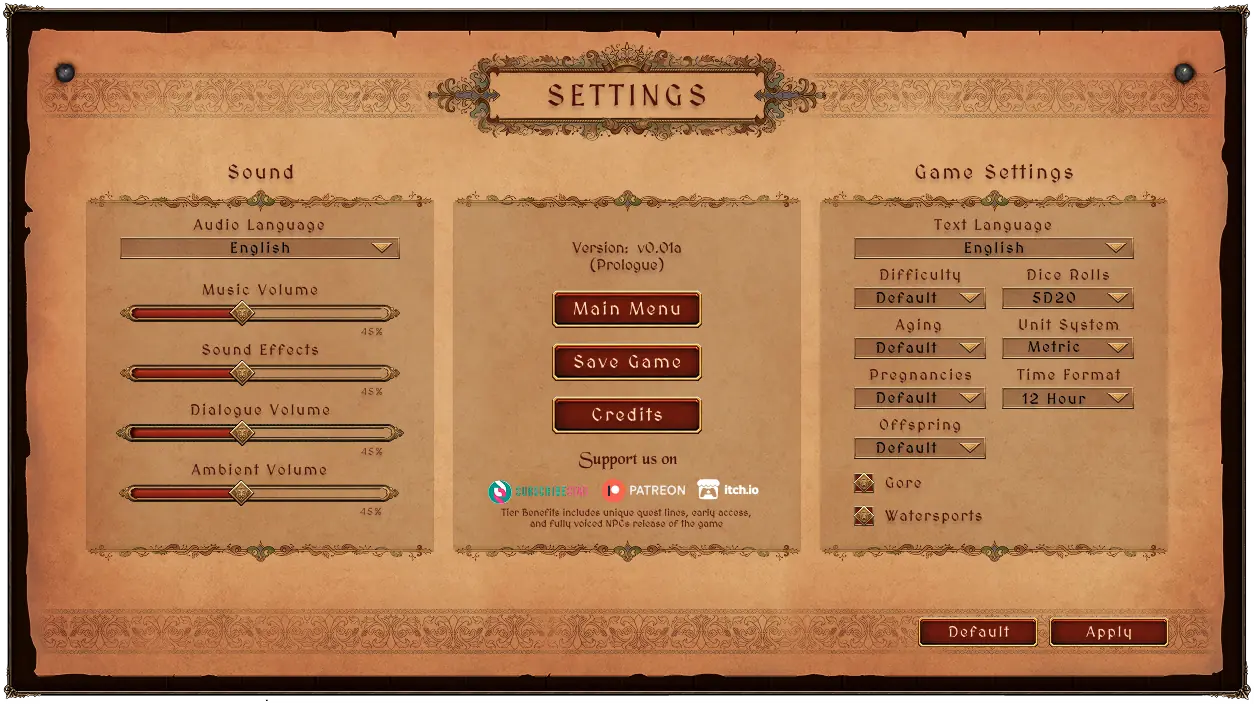Expand the Difficulty dropdown
This screenshot has height=704, width=1254.
pyautogui.click(x=920, y=298)
